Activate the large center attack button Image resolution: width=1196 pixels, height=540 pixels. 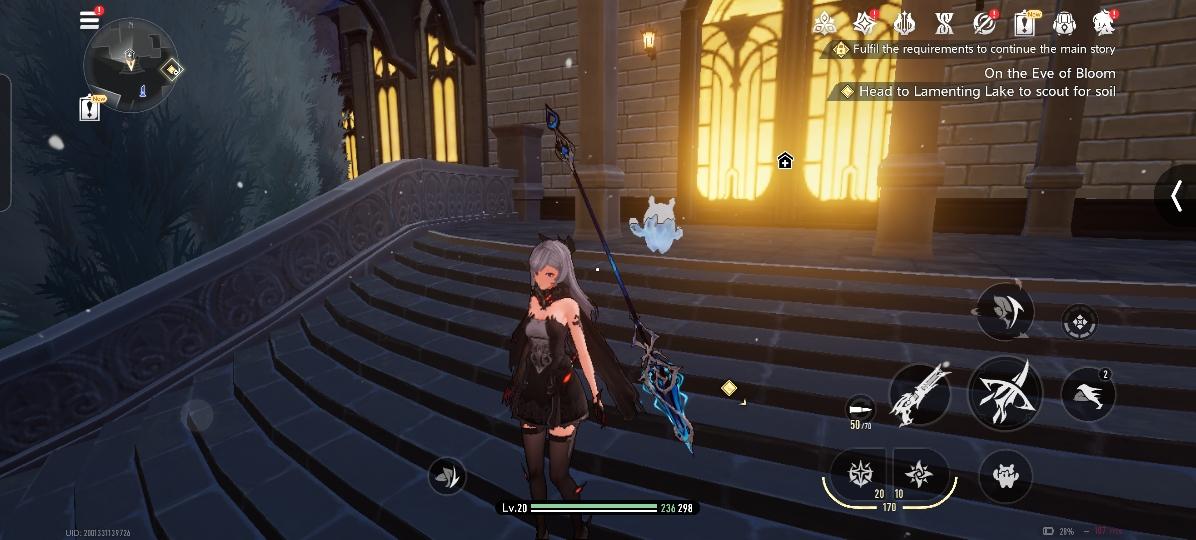(1005, 392)
